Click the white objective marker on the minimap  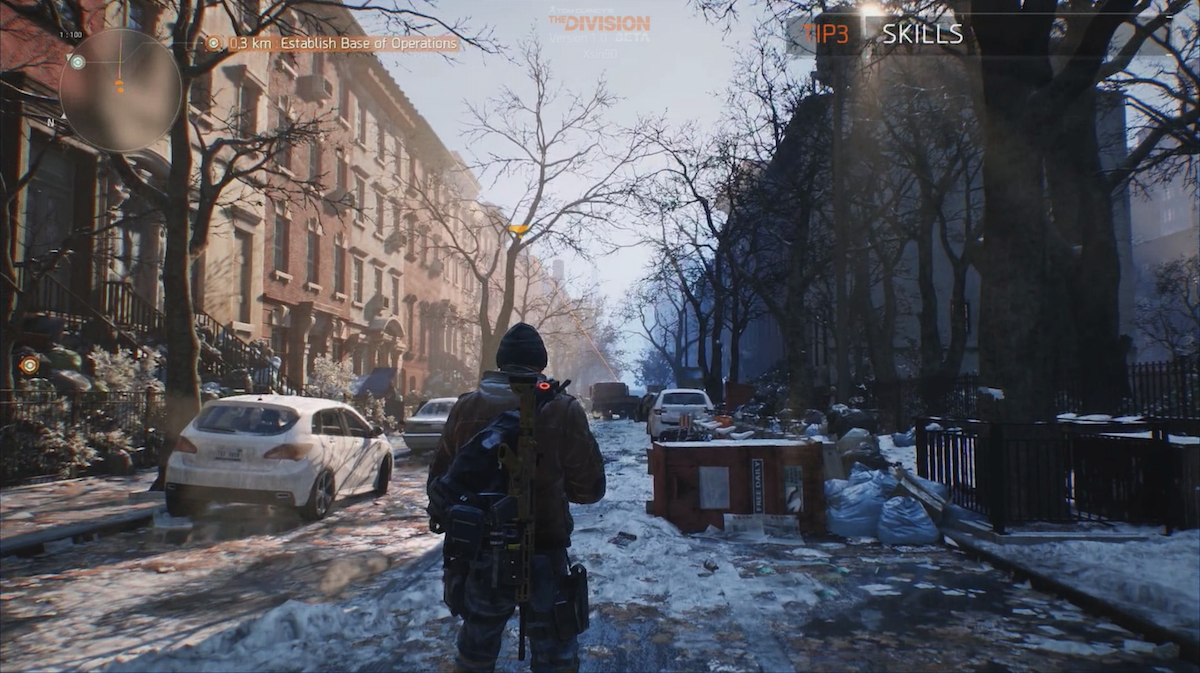[78, 62]
